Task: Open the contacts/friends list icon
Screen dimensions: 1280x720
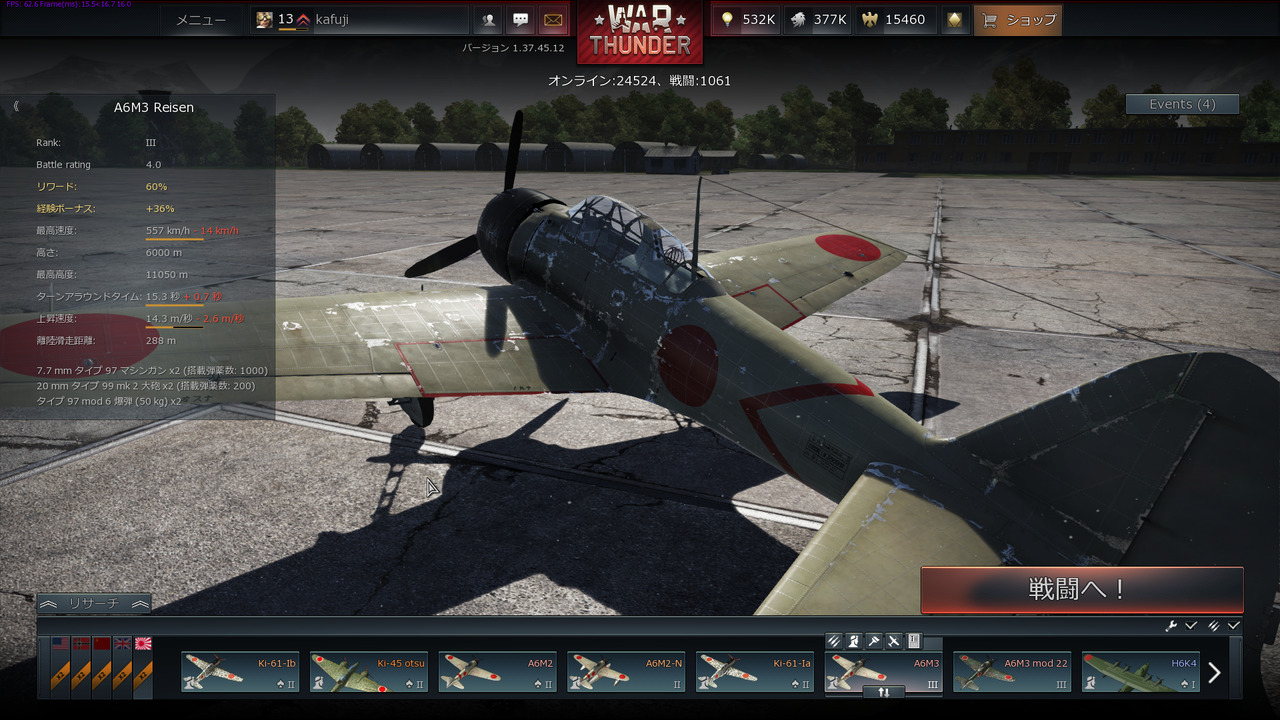Action: [487, 20]
